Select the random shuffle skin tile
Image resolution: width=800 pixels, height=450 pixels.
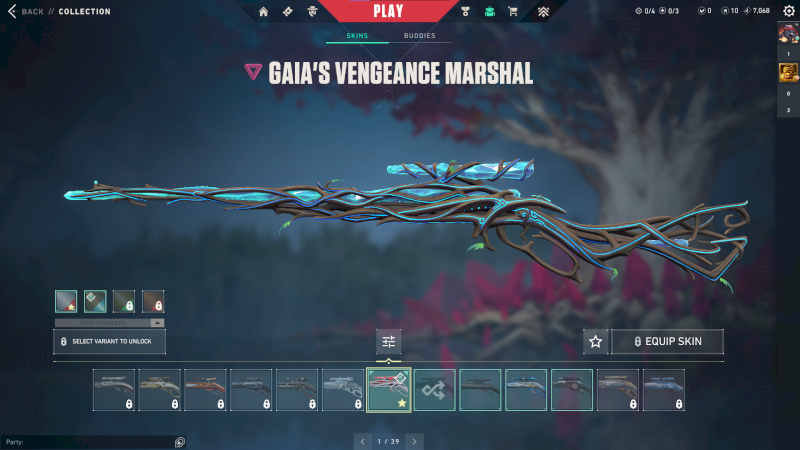[435, 389]
